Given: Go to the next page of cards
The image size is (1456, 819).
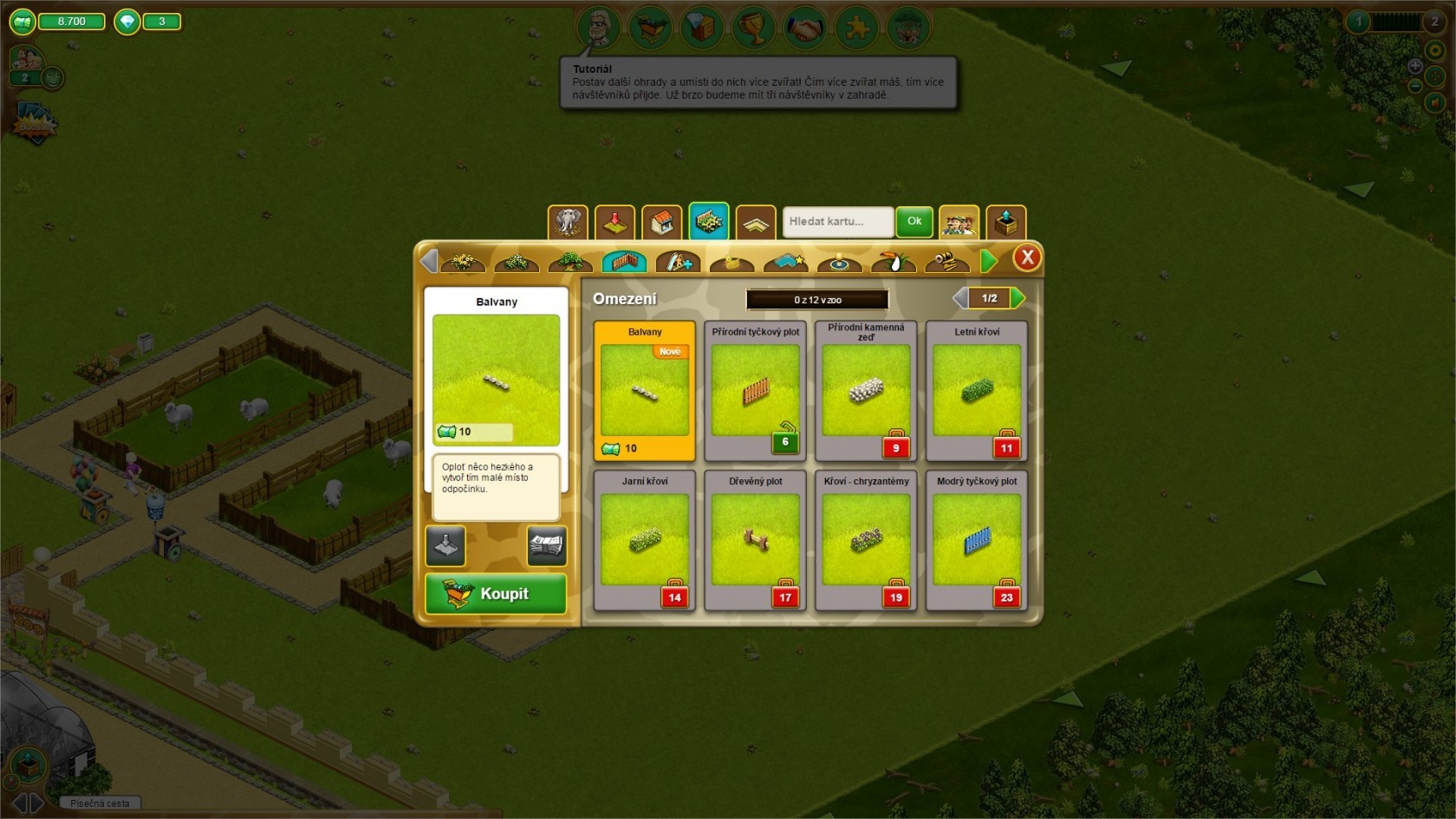Looking at the screenshot, I should tap(1018, 298).
